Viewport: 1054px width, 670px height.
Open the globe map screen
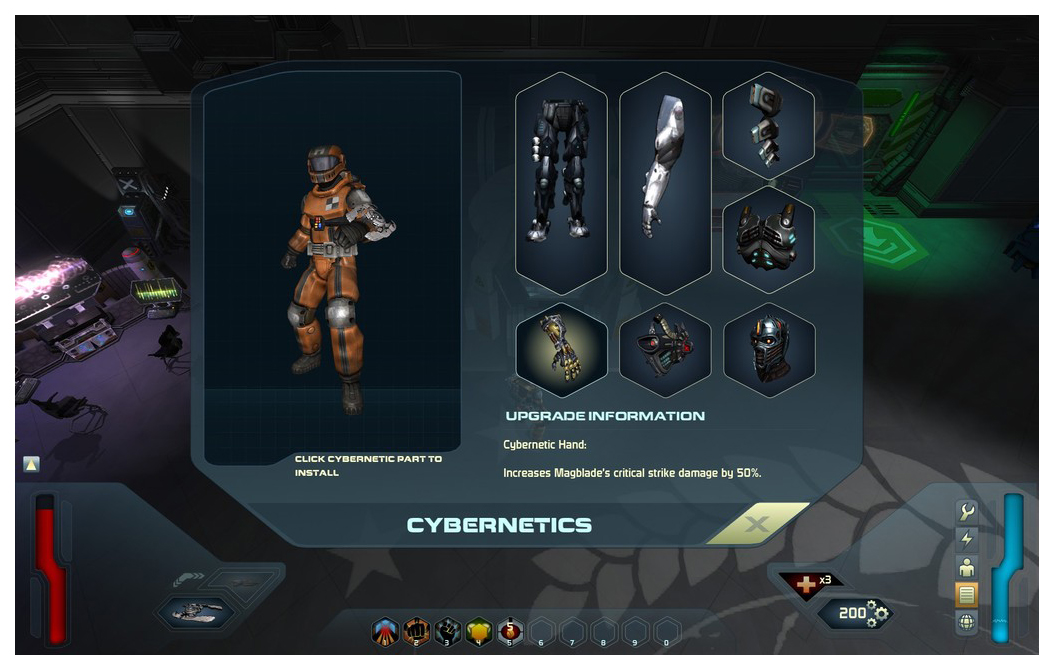coord(967,623)
